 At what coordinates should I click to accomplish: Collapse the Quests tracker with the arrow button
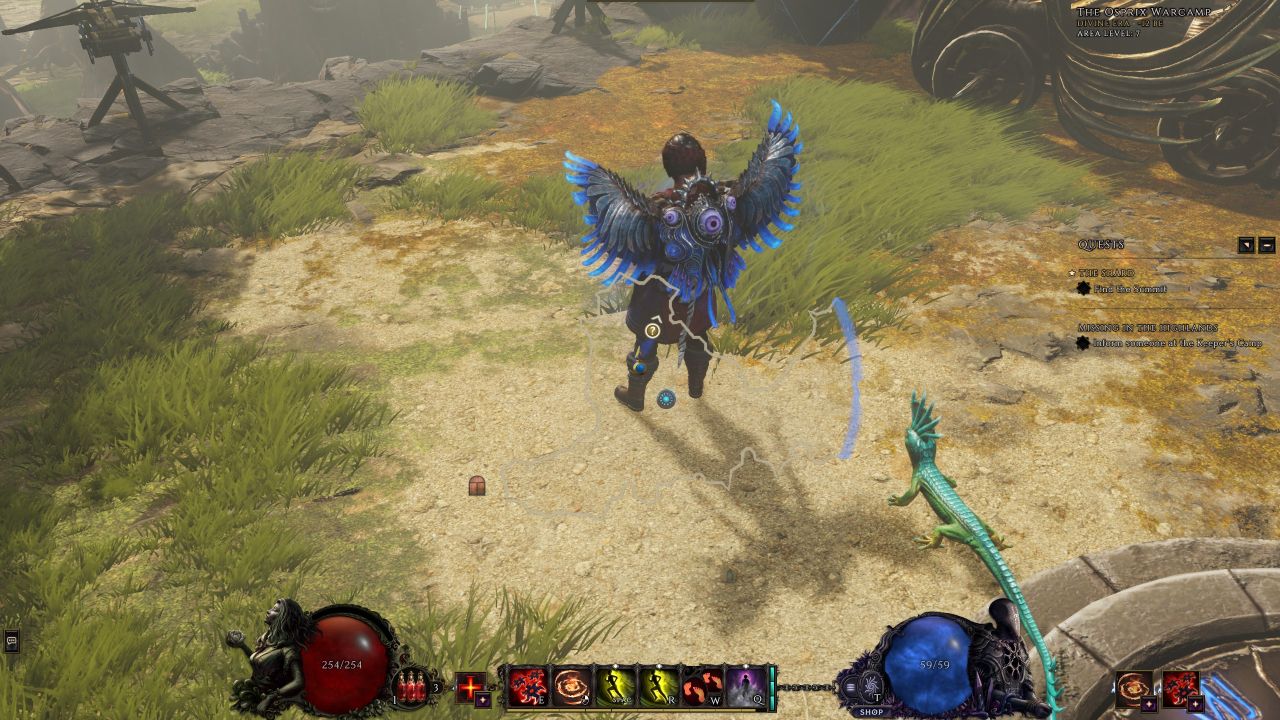[x=1245, y=245]
